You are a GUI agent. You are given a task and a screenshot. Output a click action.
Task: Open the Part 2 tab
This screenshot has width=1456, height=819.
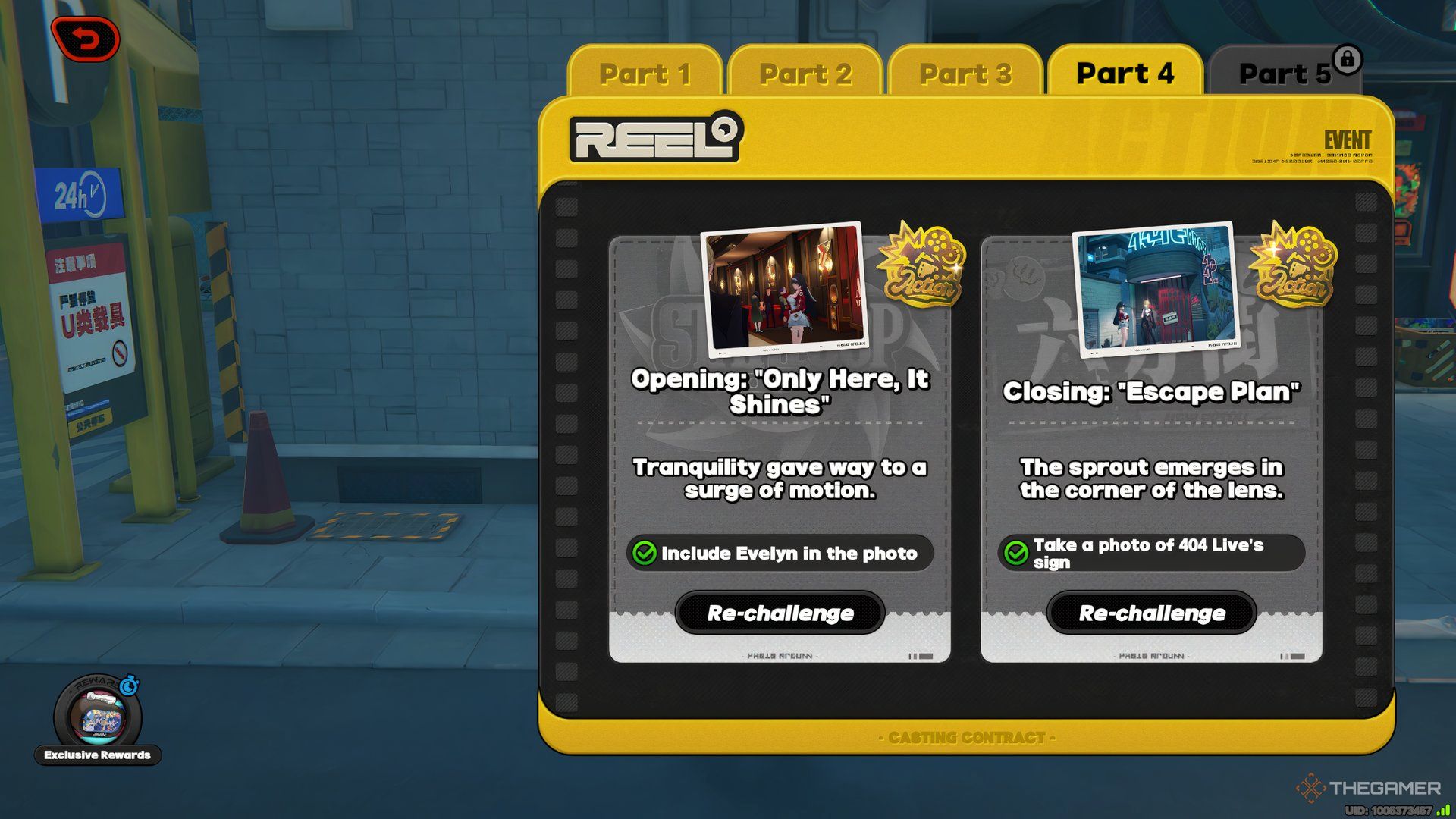(805, 74)
